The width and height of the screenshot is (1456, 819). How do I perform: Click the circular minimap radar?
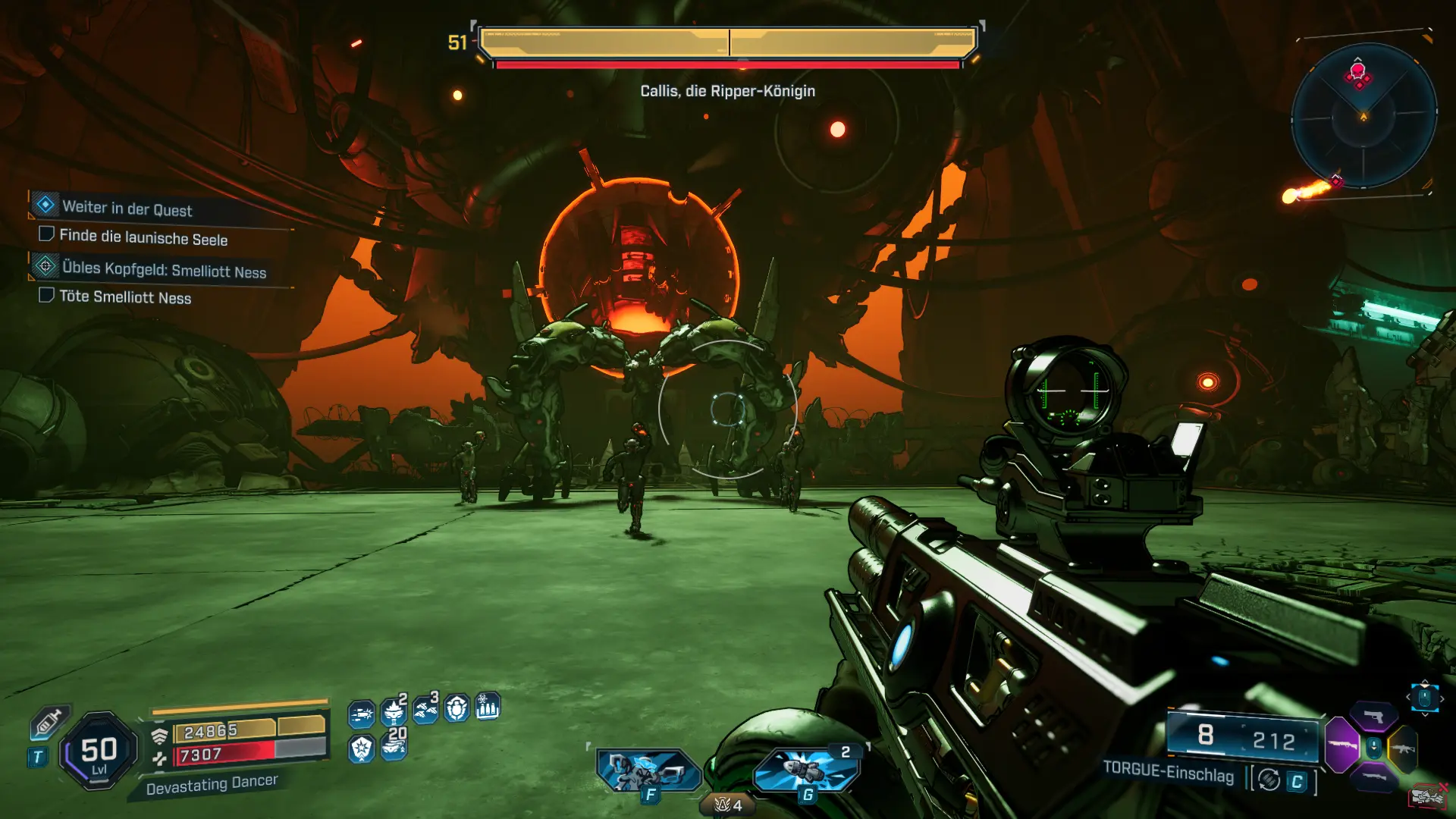[x=1363, y=115]
